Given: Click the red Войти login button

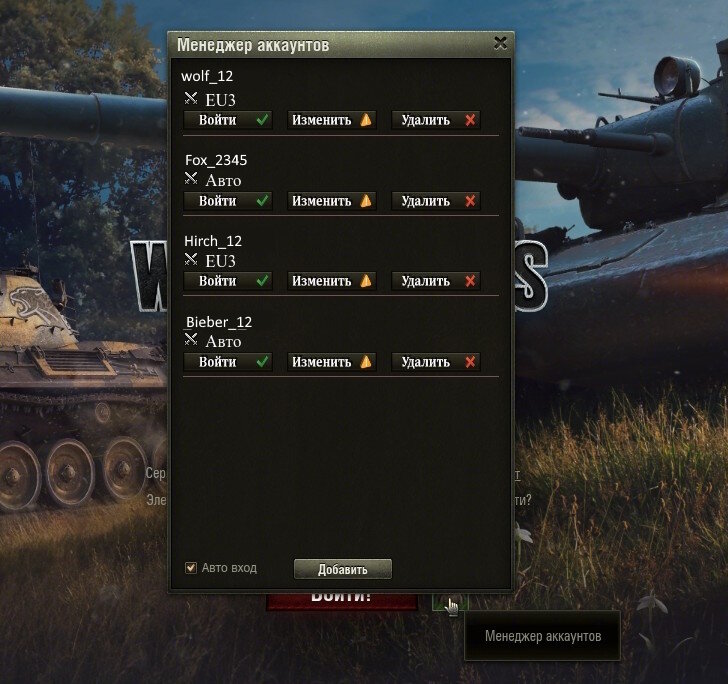Looking at the screenshot, I should 341,600.
